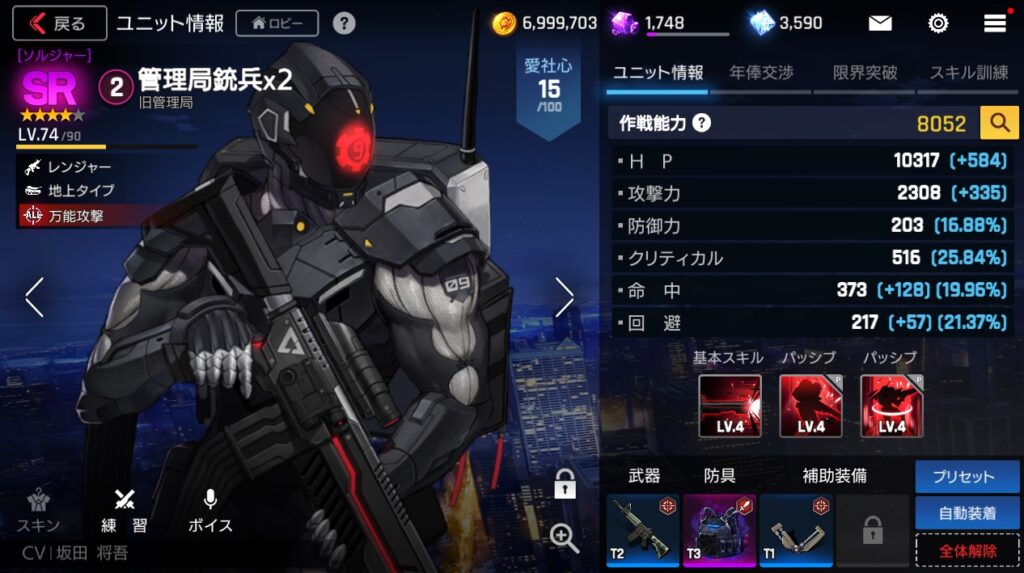The width and height of the screenshot is (1024, 573).
Task: Open the hamburger main menu
Action: (995, 23)
